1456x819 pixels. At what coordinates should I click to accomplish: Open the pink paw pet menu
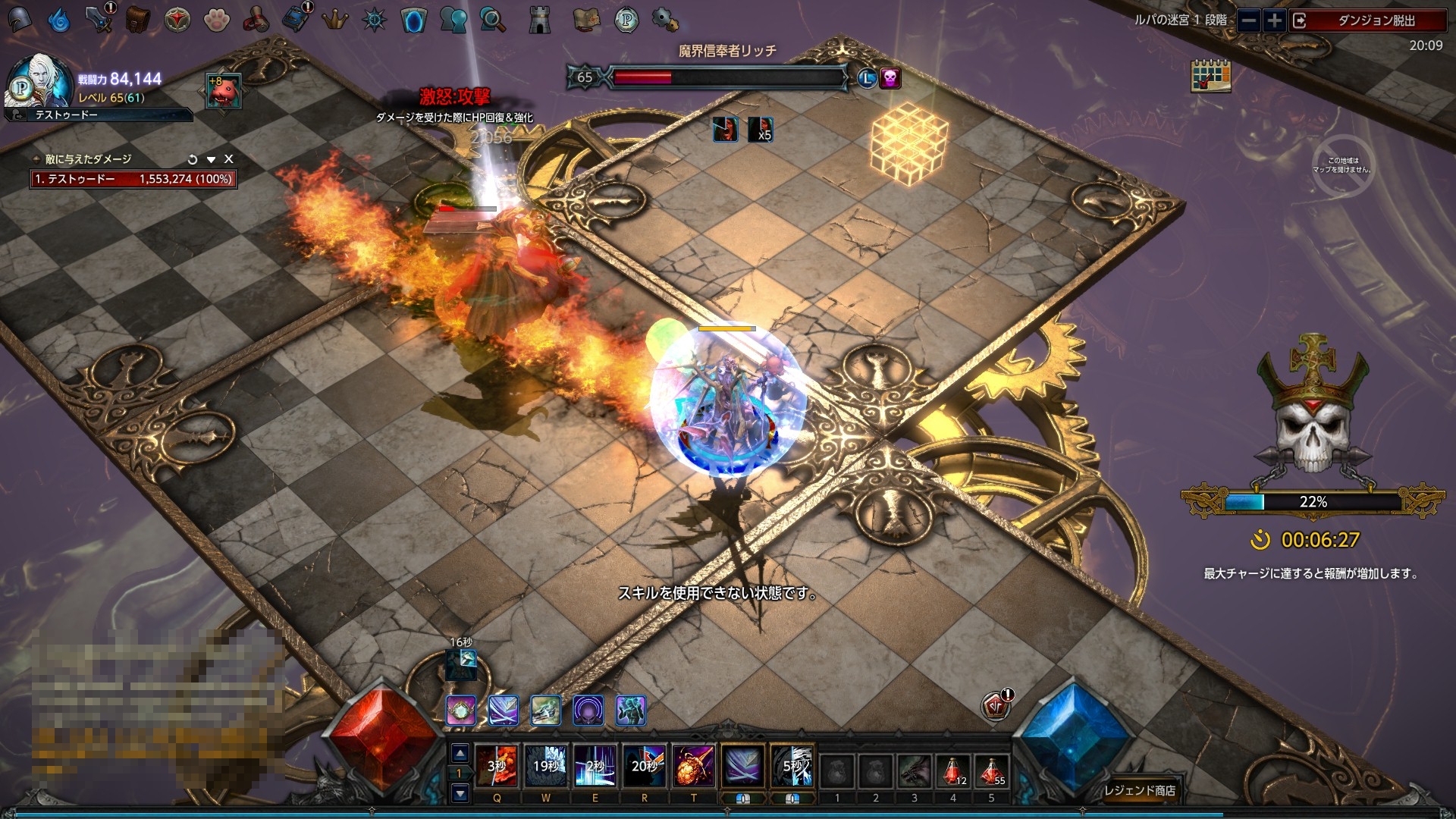(217, 20)
